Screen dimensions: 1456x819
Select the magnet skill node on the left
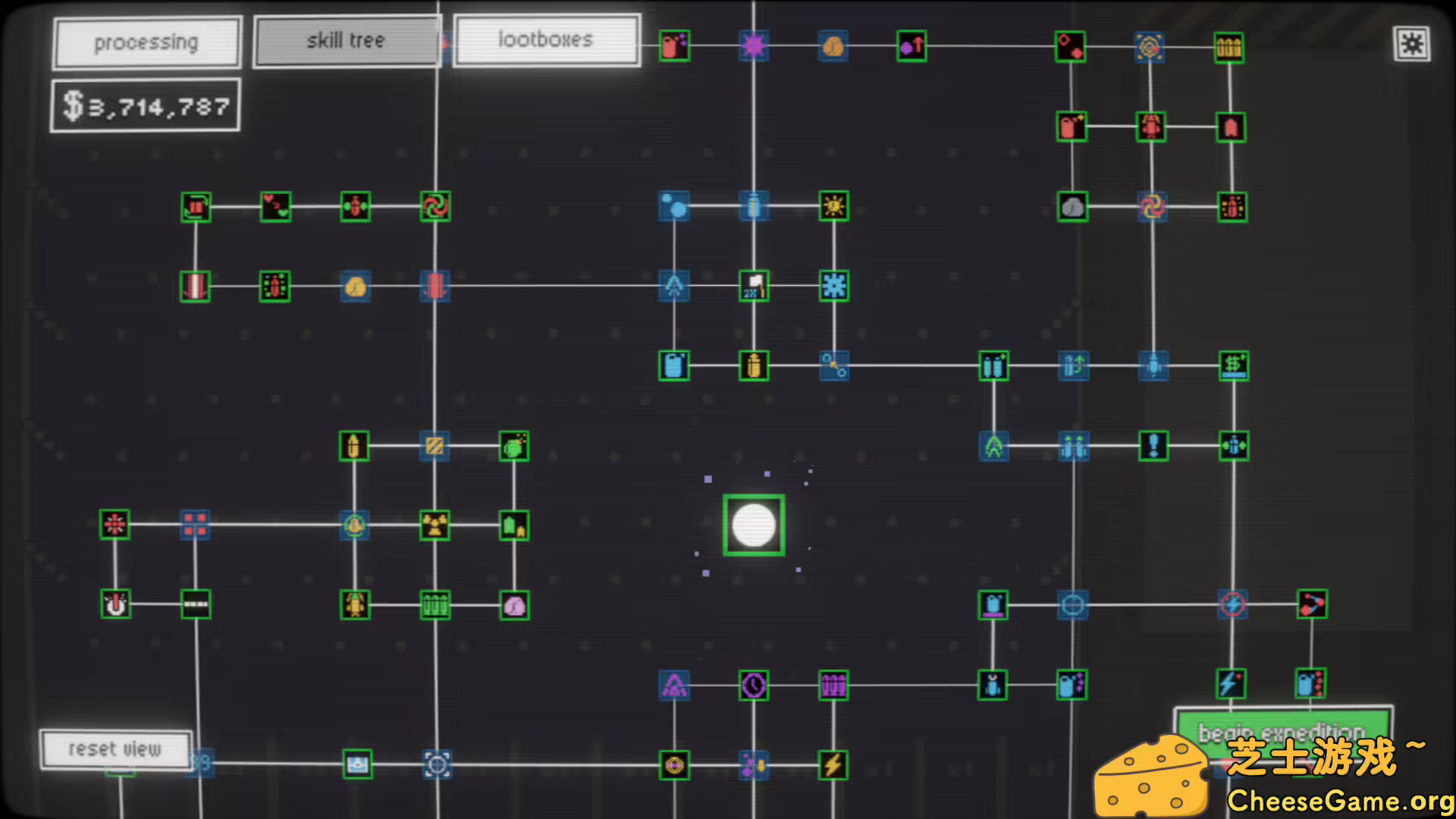[115, 604]
